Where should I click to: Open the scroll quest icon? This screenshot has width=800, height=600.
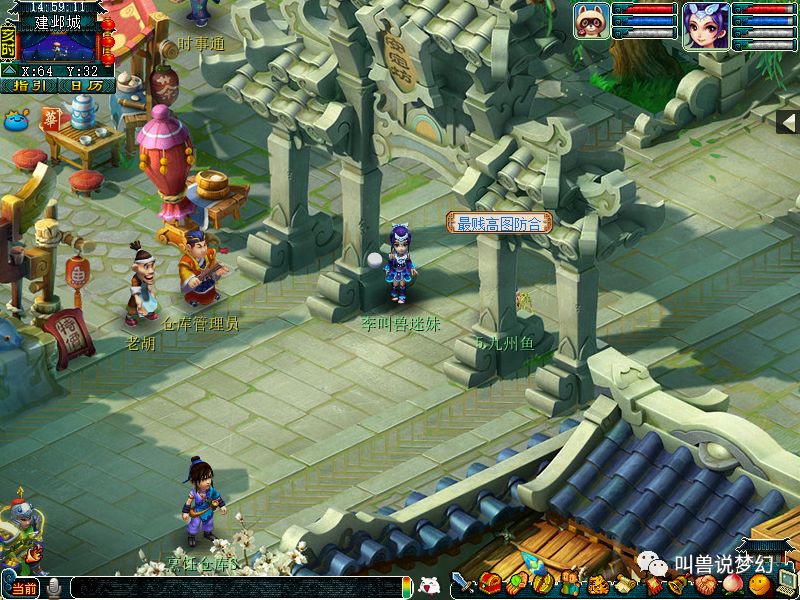[x=626, y=583]
